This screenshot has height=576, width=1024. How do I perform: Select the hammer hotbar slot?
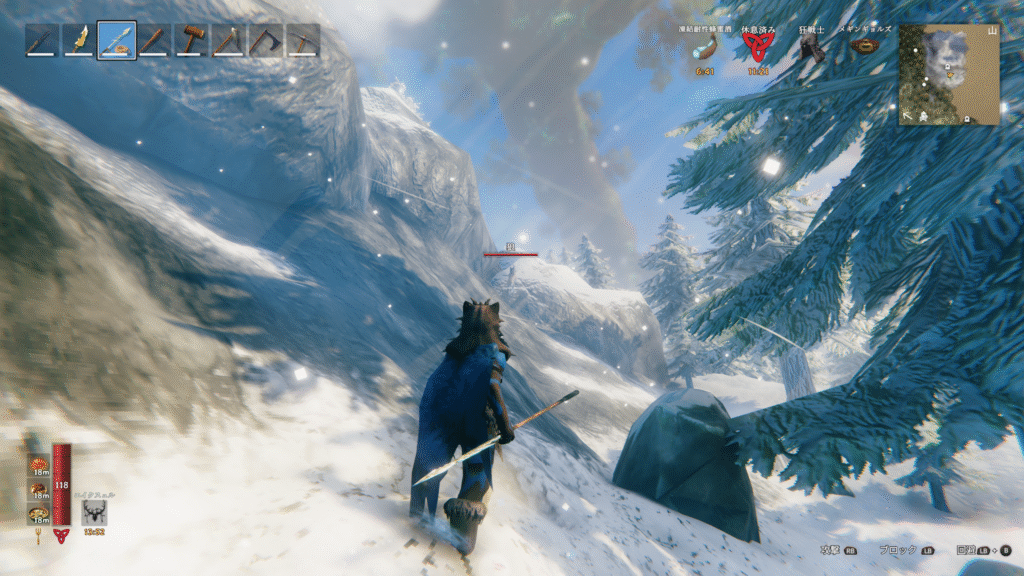[191, 41]
